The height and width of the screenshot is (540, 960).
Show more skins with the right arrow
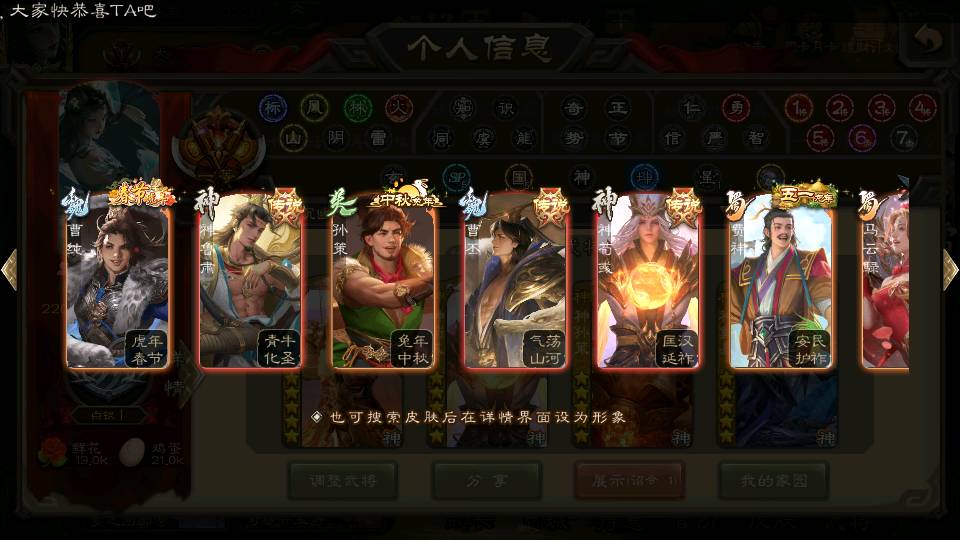tap(950, 269)
